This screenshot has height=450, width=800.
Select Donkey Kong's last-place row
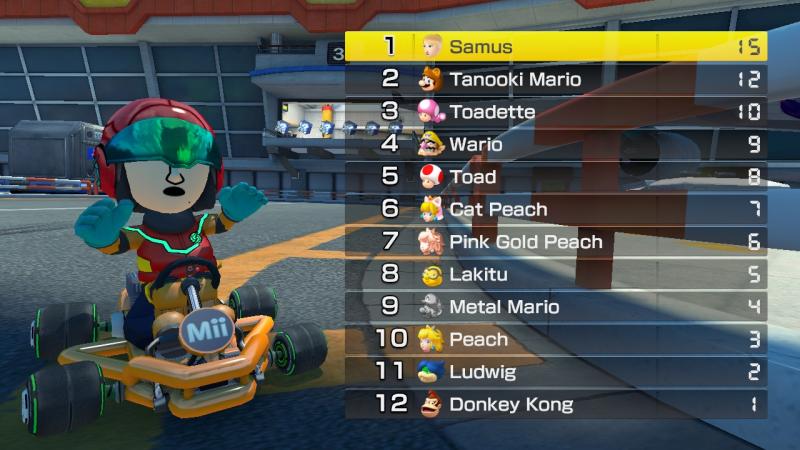[x=556, y=404]
